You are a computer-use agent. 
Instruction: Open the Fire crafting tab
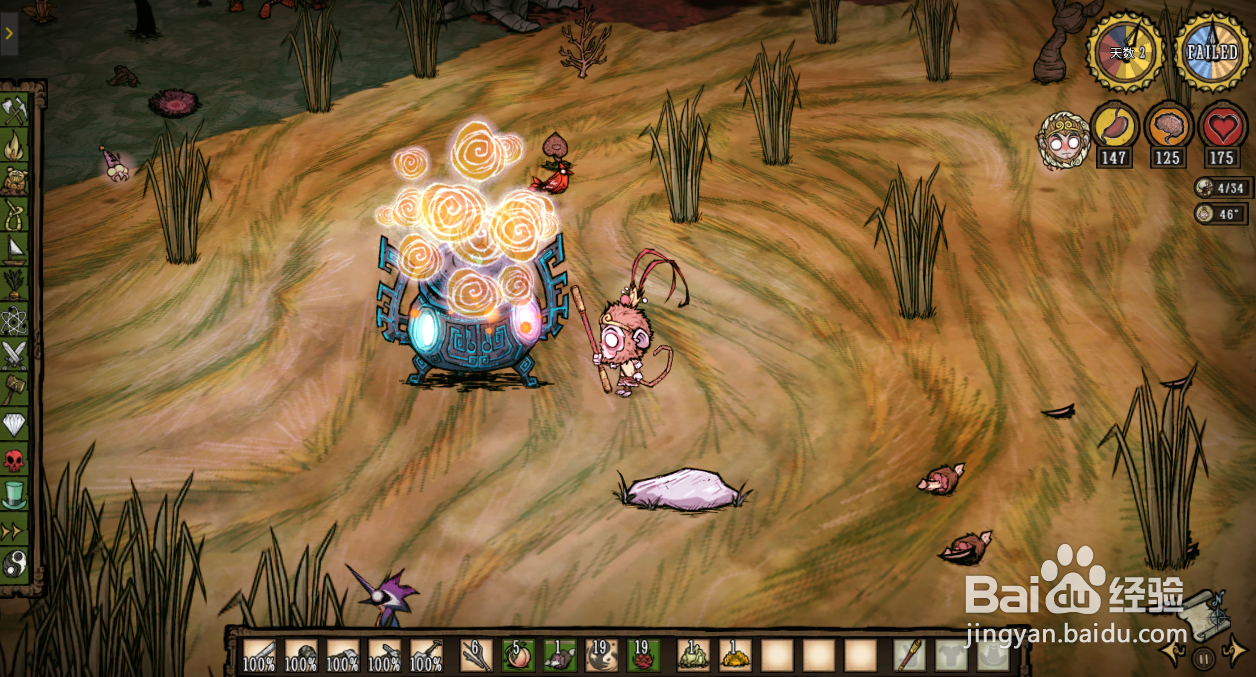[15, 146]
